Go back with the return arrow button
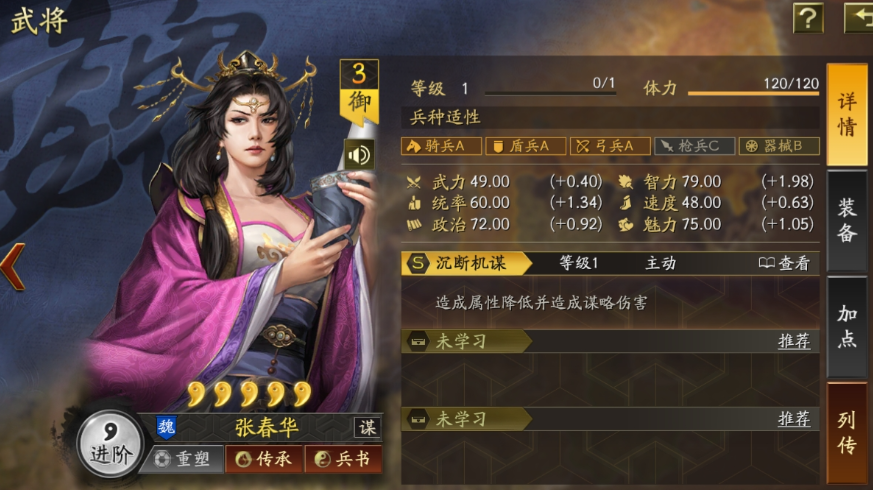The height and width of the screenshot is (490, 873). [859, 17]
